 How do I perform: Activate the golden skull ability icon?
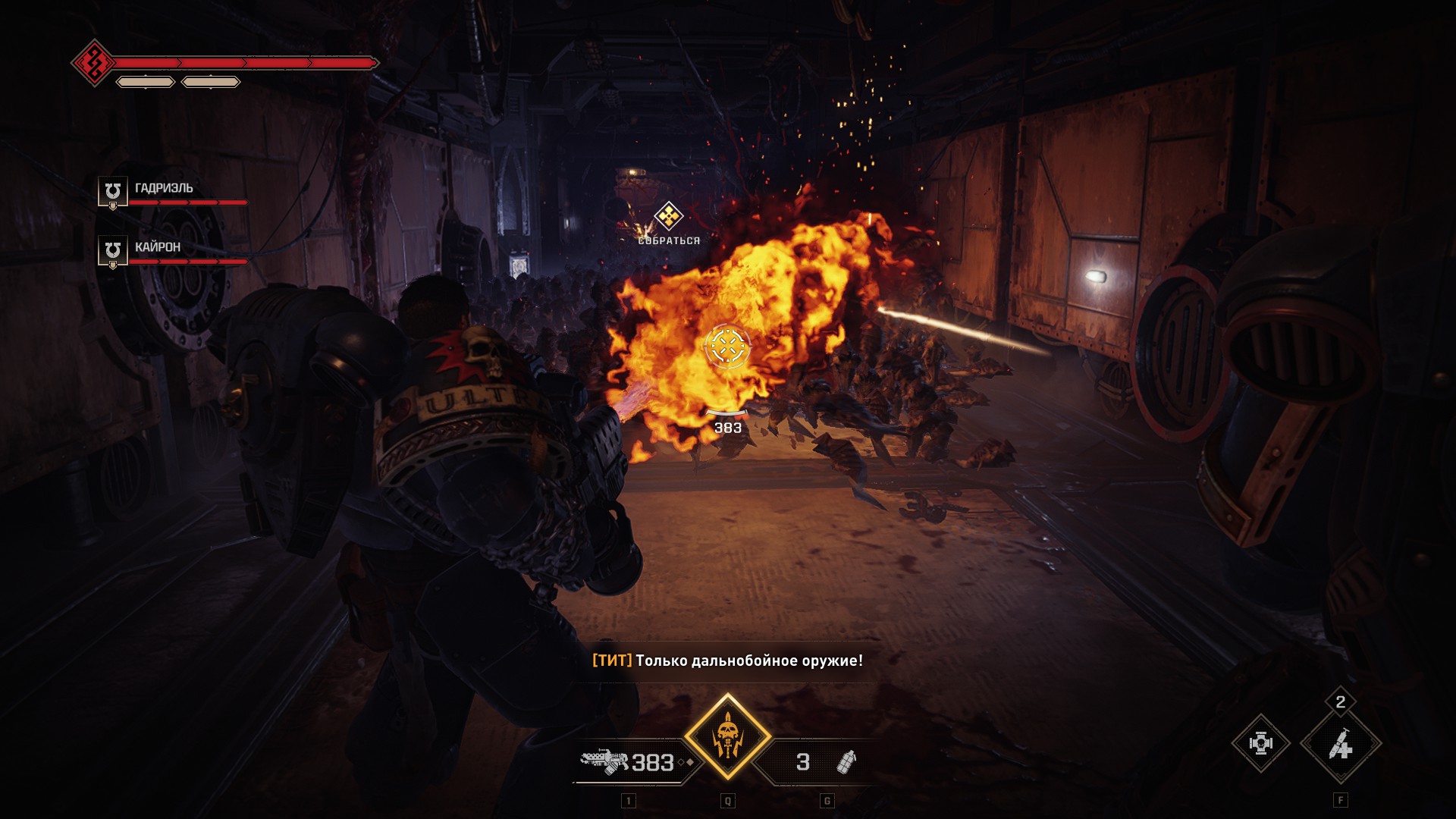click(727, 736)
